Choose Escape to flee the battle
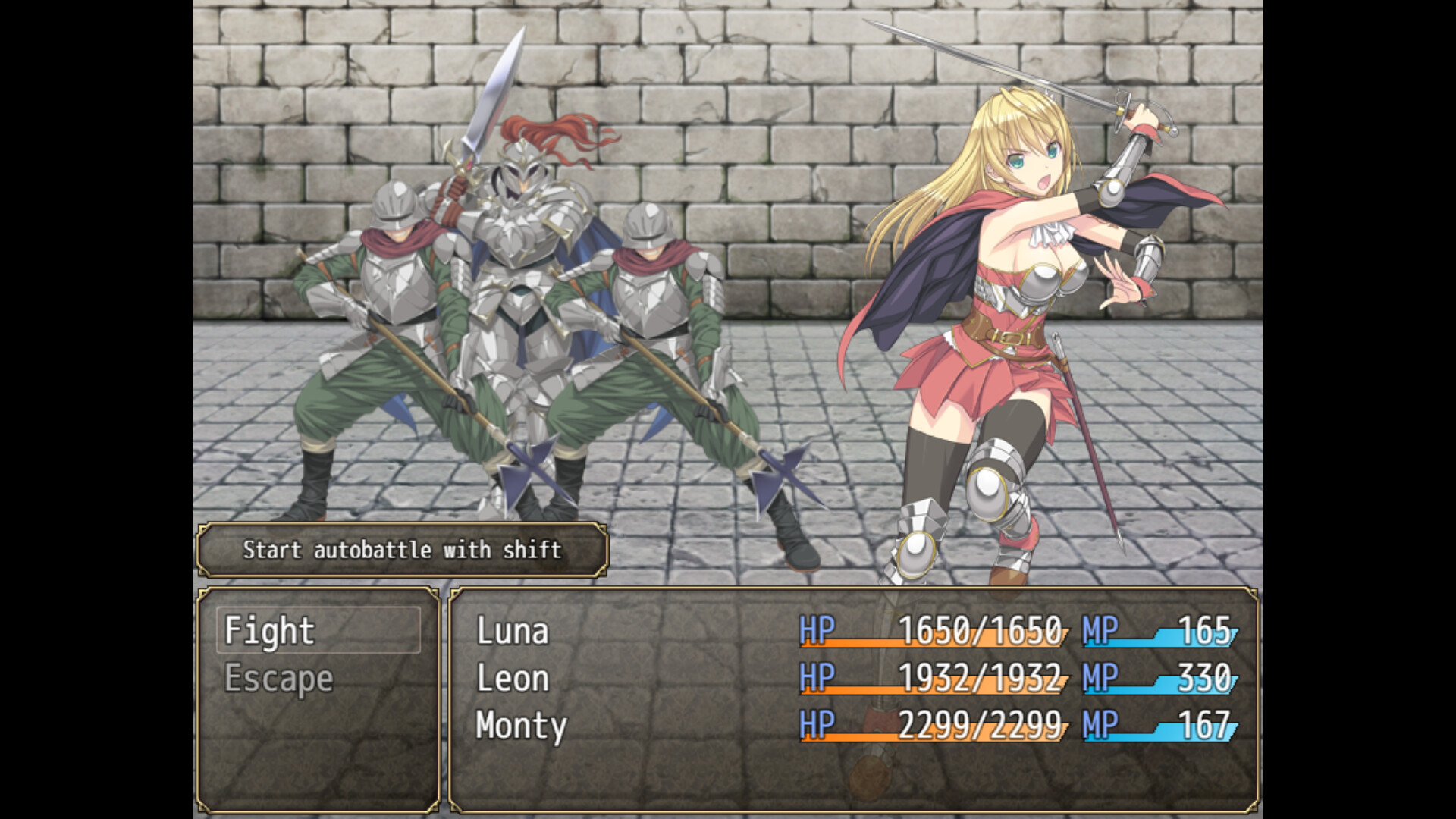The image size is (1456, 819). tap(279, 679)
